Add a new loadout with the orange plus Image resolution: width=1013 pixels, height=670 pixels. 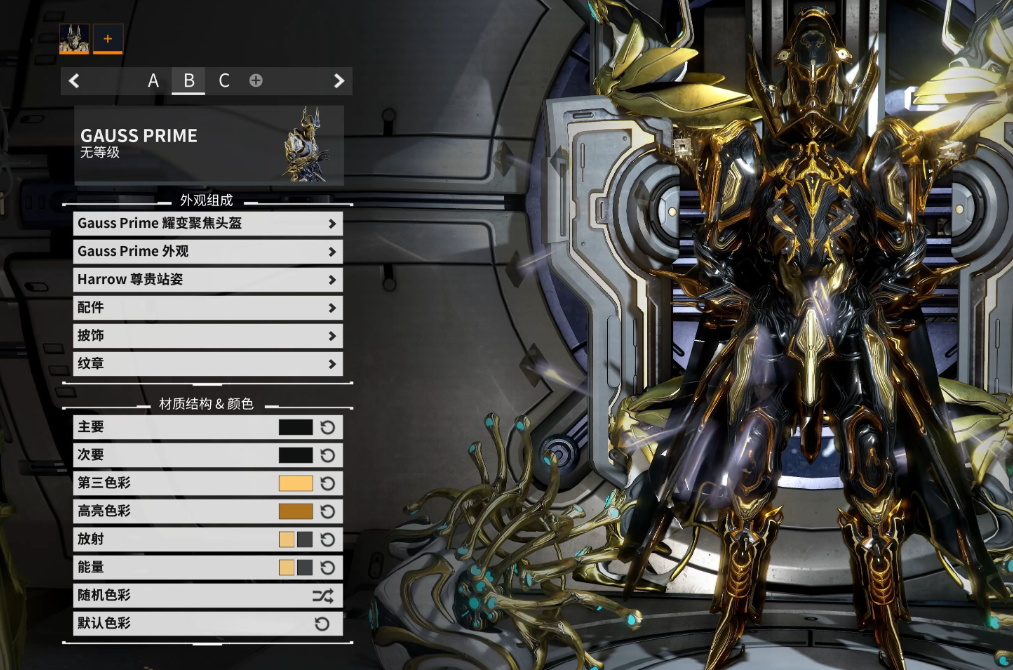click(108, 39)
